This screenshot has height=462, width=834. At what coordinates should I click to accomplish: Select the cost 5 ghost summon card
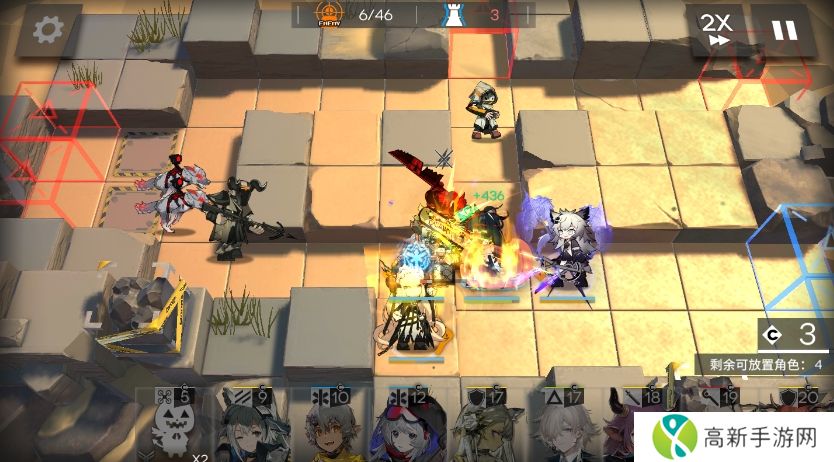click(172, 427)
